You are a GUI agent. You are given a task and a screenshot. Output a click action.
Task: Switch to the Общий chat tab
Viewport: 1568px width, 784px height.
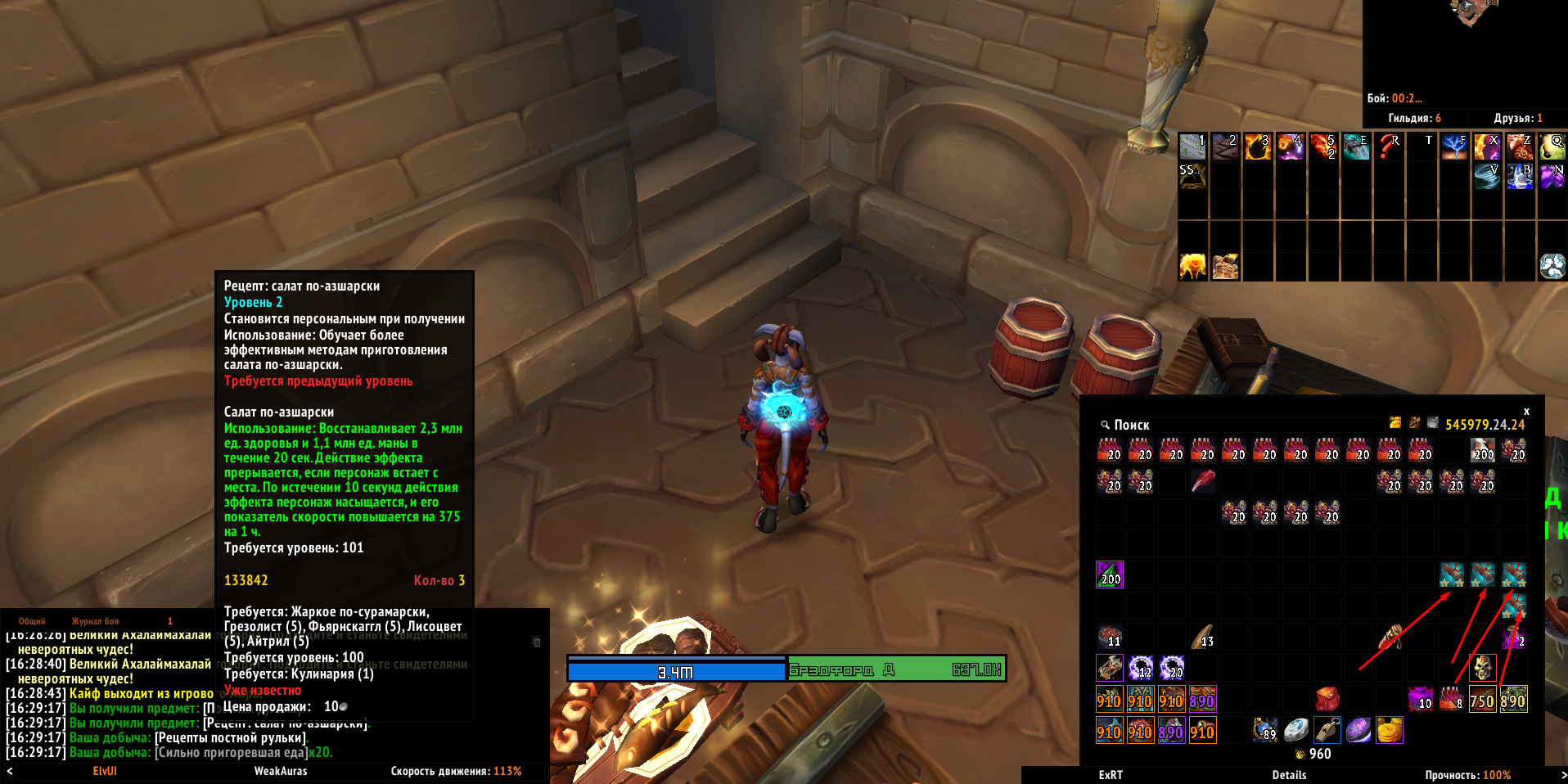point(32,621)
